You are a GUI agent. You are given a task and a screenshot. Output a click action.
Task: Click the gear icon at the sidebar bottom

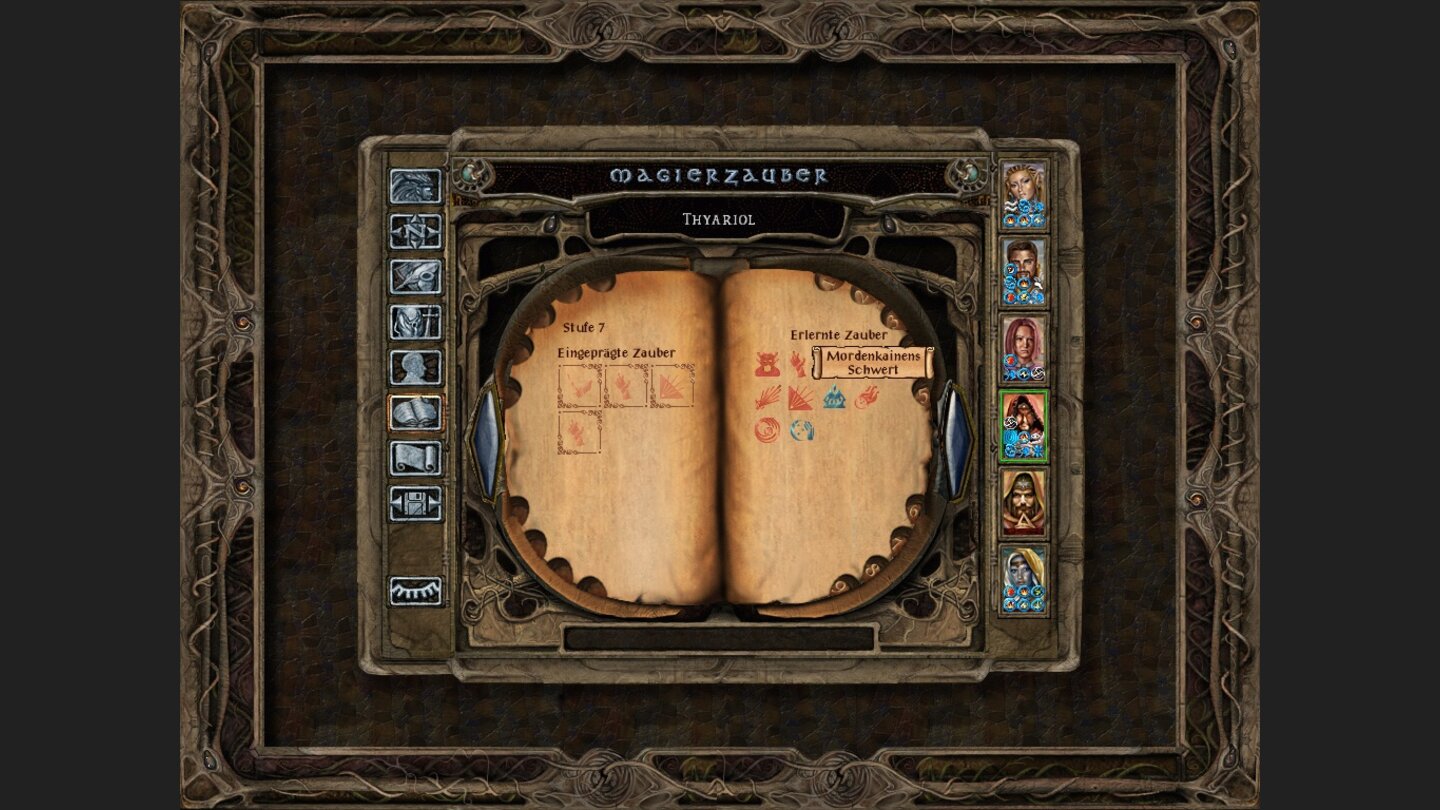(x=414, y=592)
